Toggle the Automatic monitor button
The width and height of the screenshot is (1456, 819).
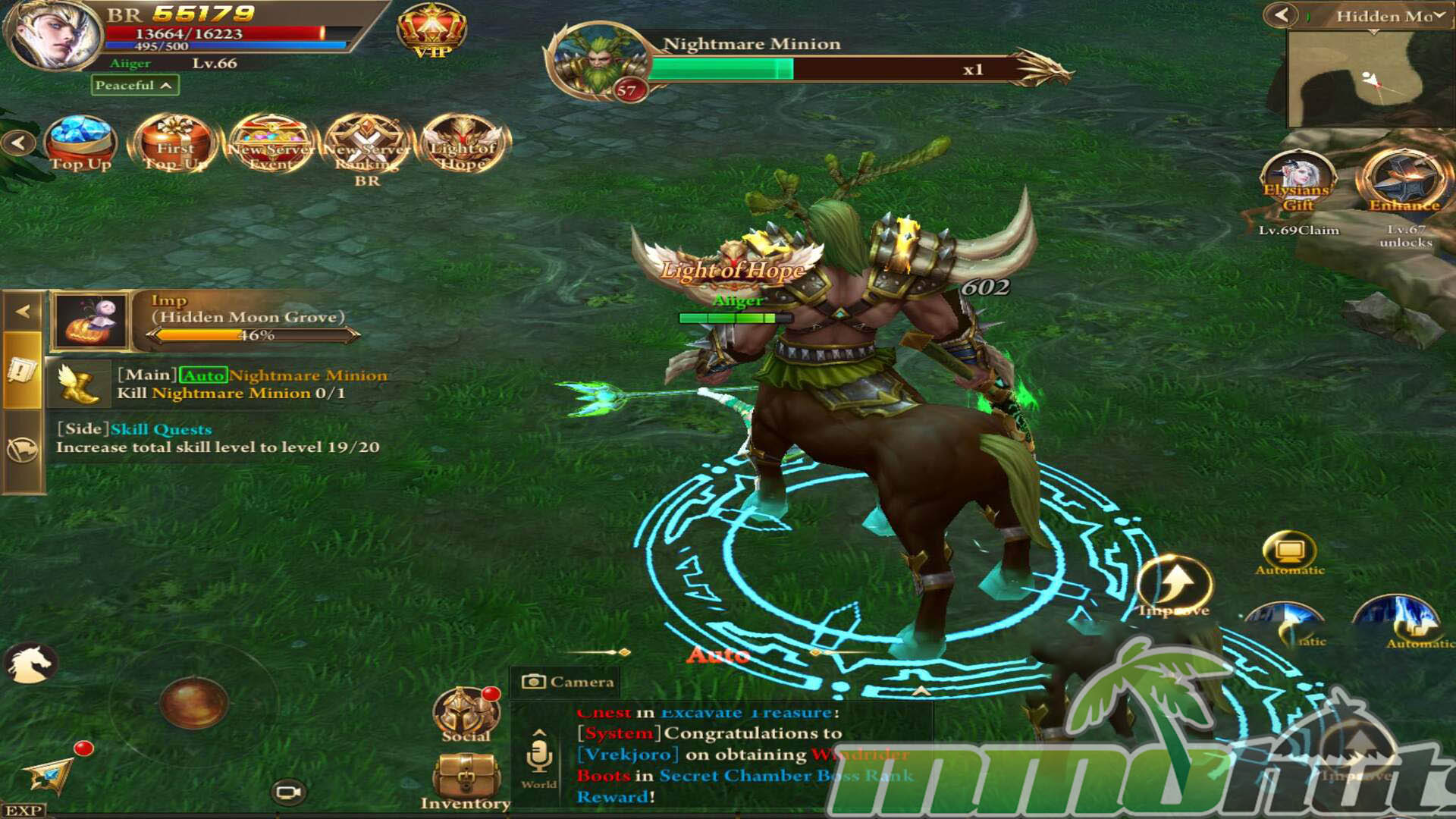pos(1289,552)
